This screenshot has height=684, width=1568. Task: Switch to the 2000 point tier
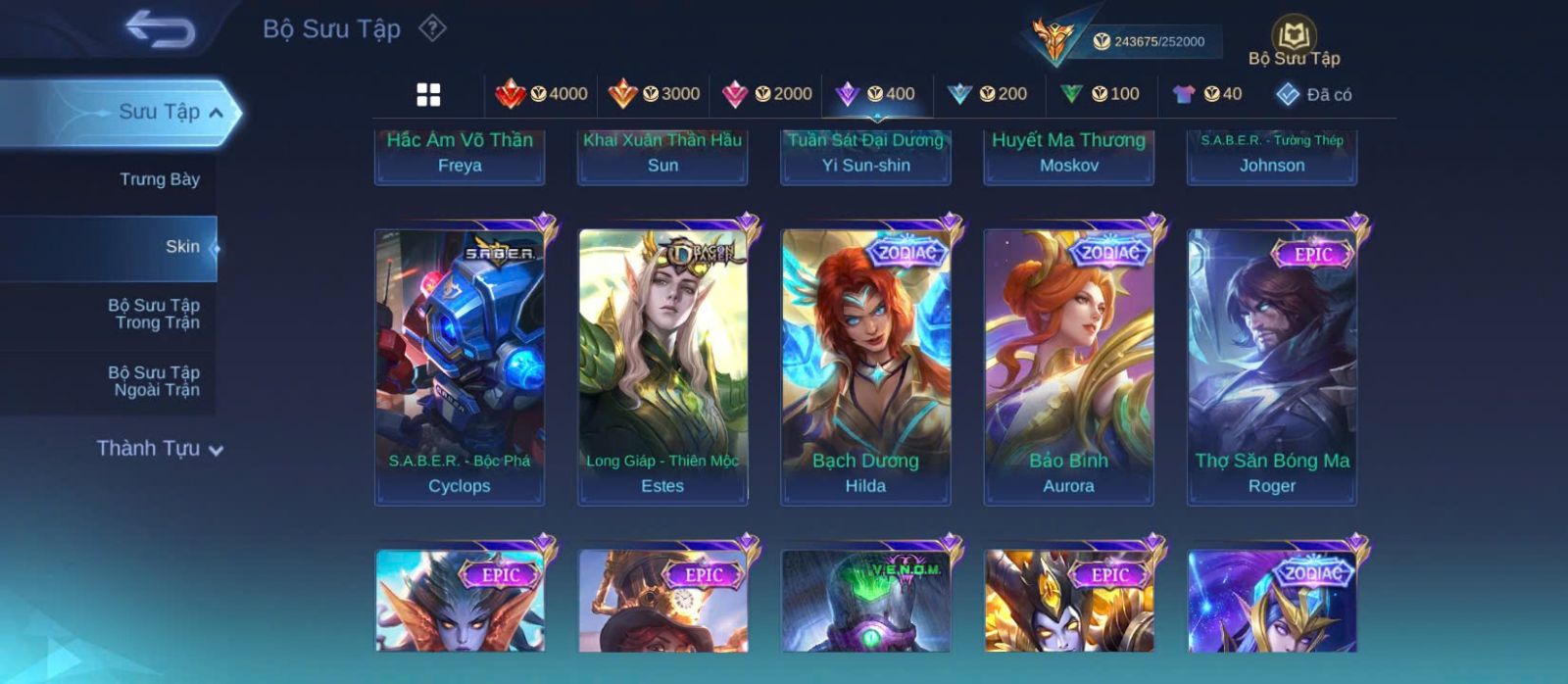[766, 94]
